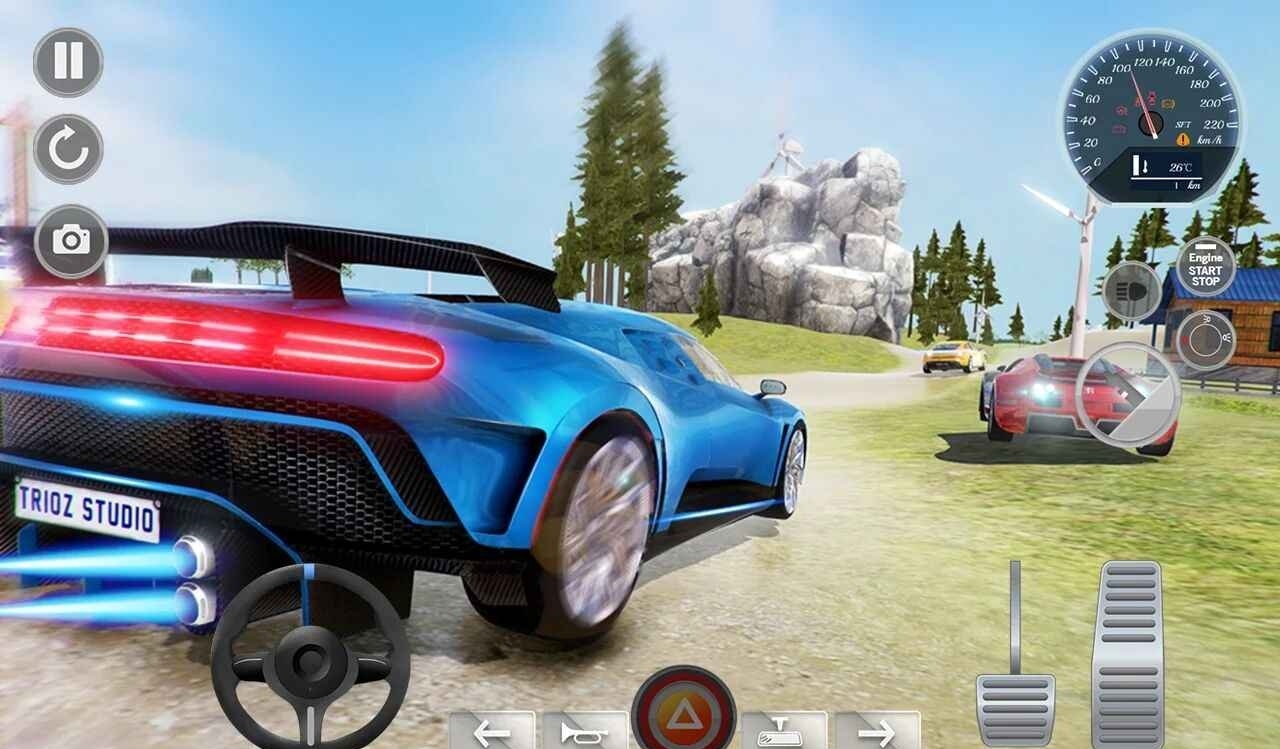Step on the wide brake pedal
1280x749 pixels.
pos(1015,706)
